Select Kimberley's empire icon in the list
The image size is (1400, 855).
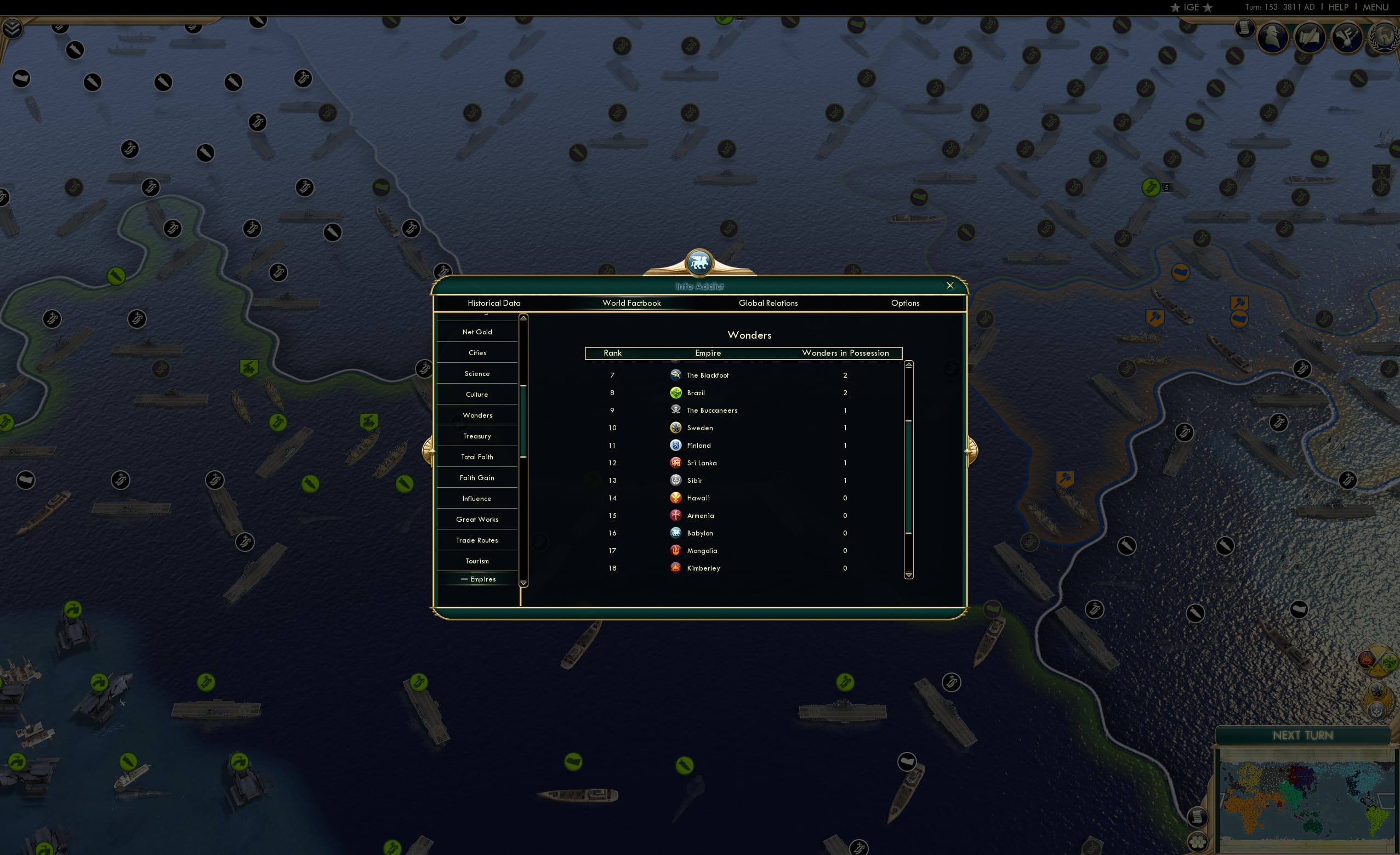coord(675,568)
